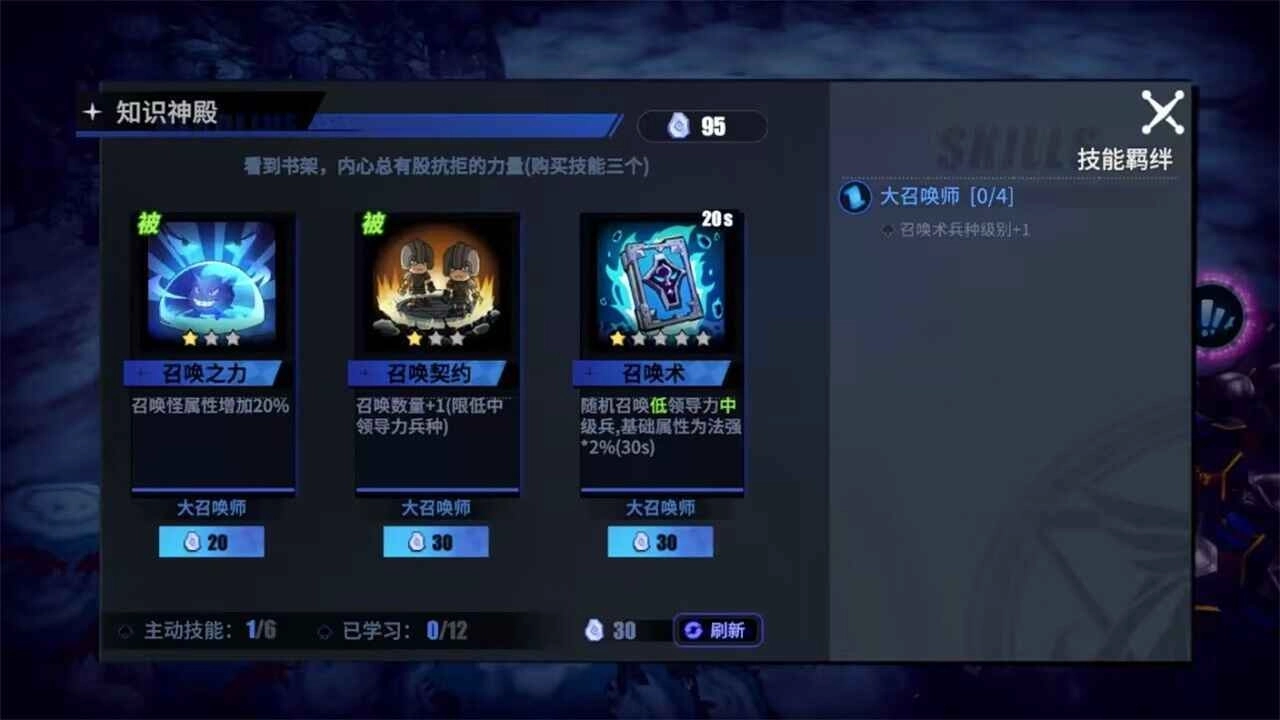Switch to the 技能羁绊 panel header
The width and height of the screenshot is (1280, 720).
(x=1124, y=158)
